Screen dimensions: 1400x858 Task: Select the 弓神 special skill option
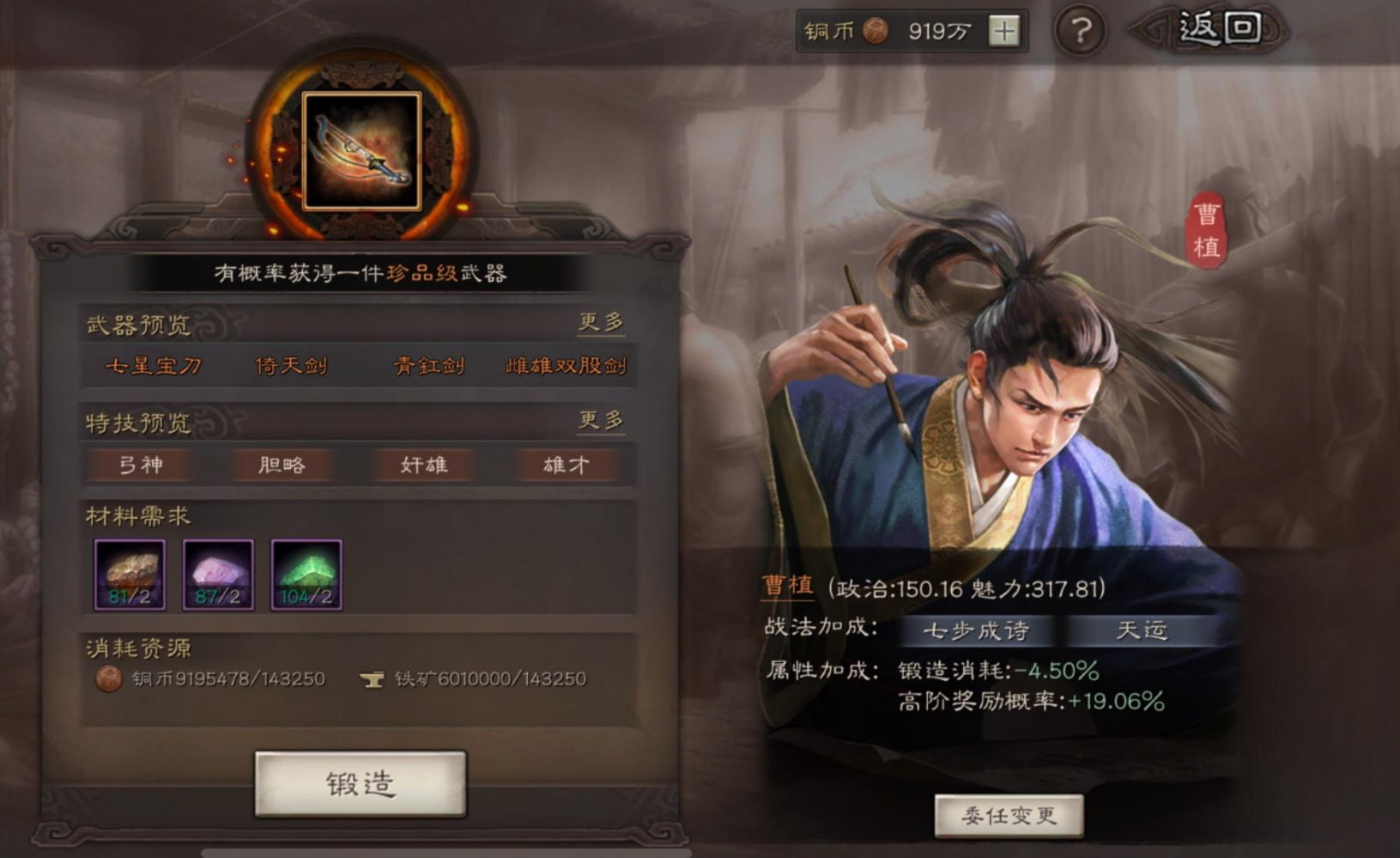[140, 465]
